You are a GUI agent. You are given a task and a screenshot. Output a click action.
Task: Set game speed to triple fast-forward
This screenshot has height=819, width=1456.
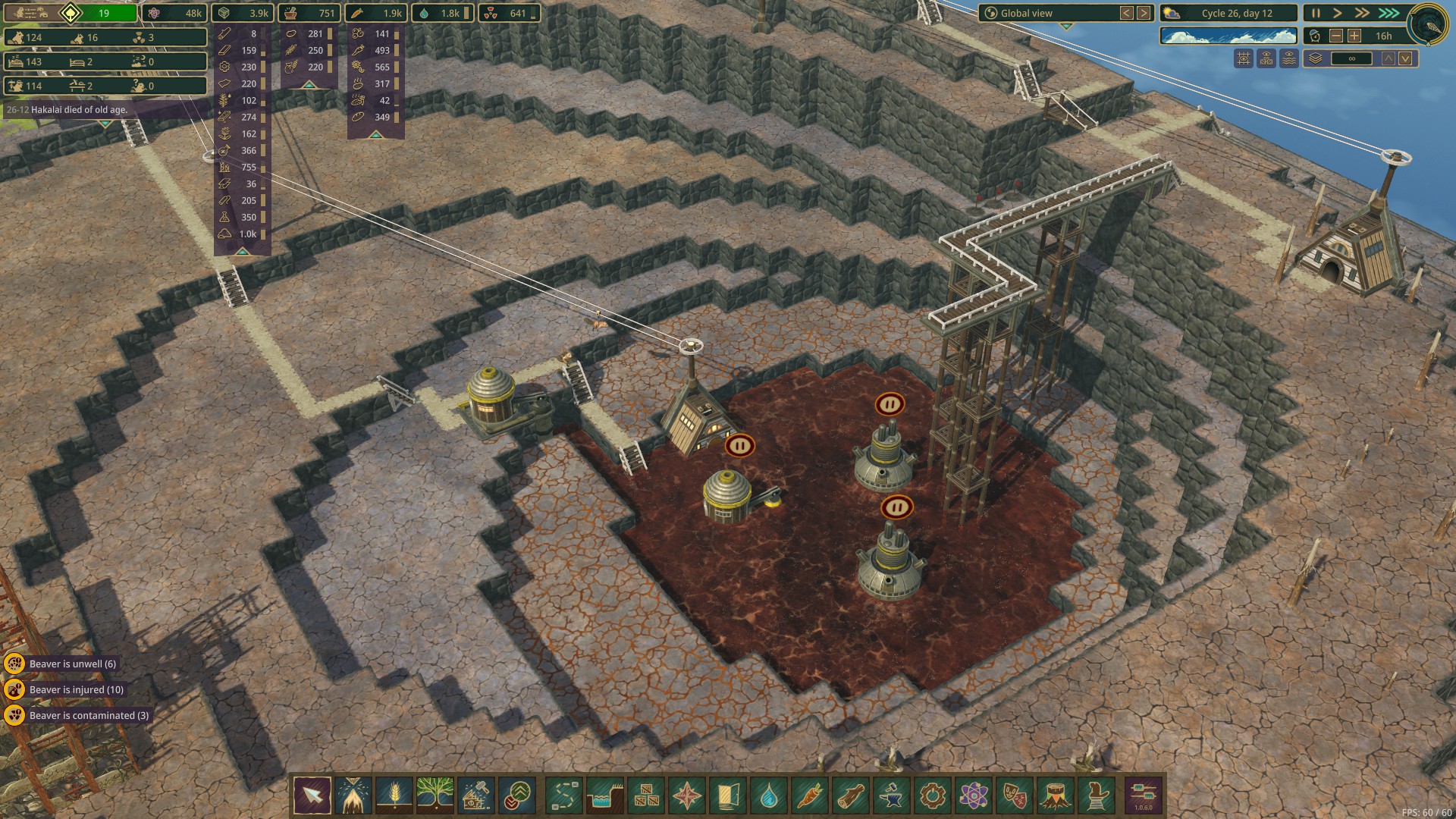[1389, 13]
